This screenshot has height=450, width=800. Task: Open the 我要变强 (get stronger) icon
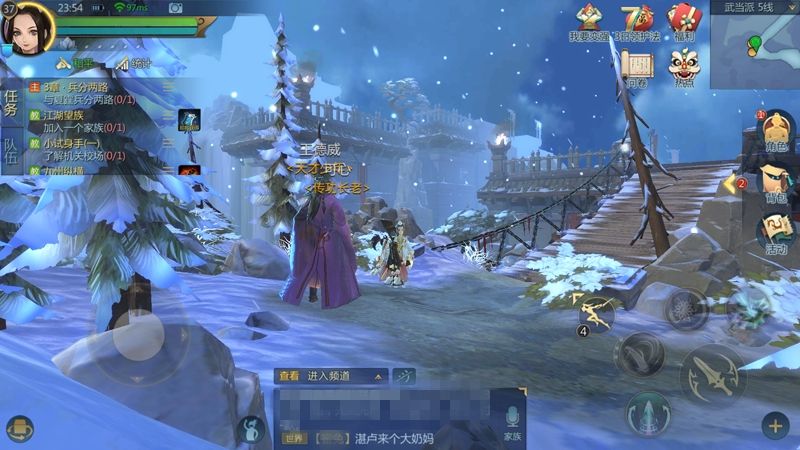[x=589, y=22]
